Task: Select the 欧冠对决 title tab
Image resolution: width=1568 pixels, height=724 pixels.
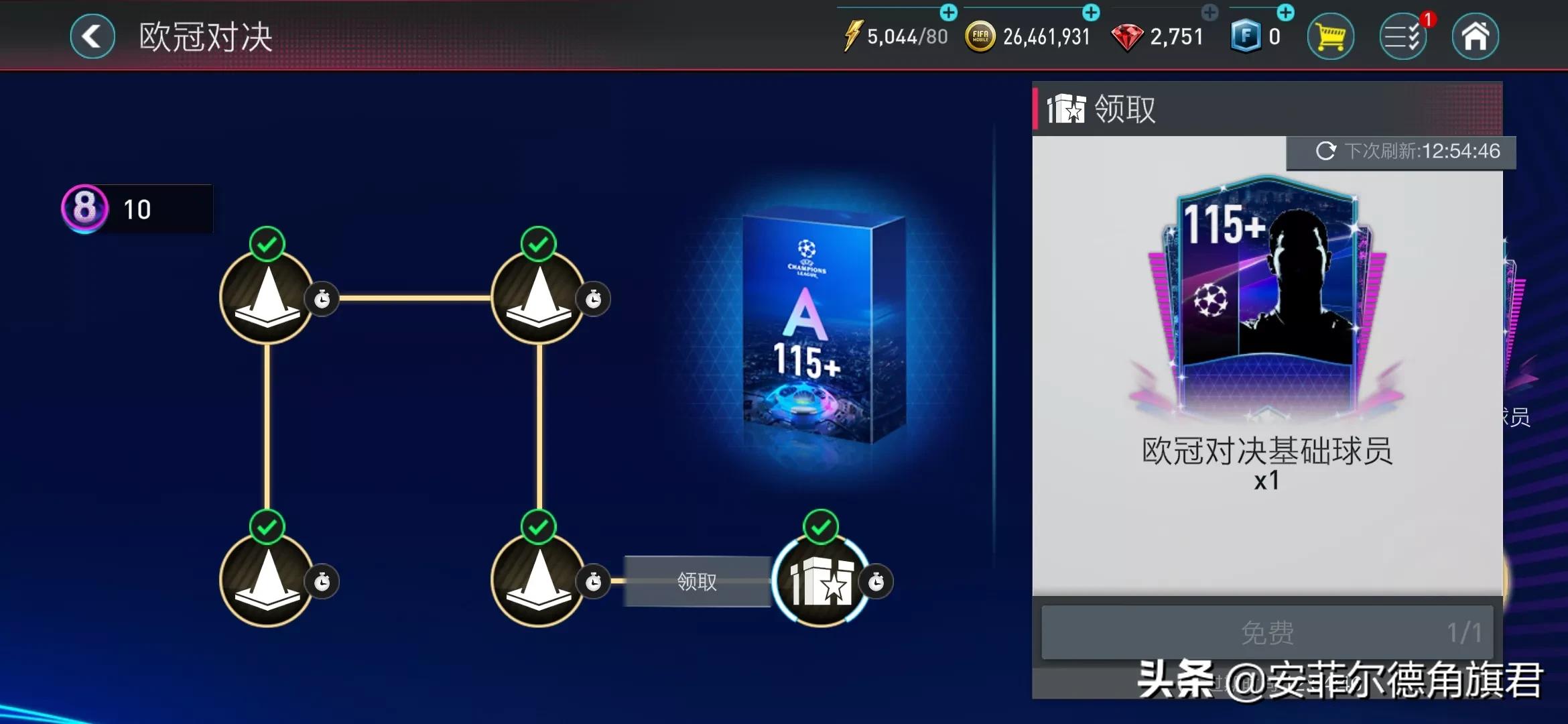Action: tap(204, 36)
